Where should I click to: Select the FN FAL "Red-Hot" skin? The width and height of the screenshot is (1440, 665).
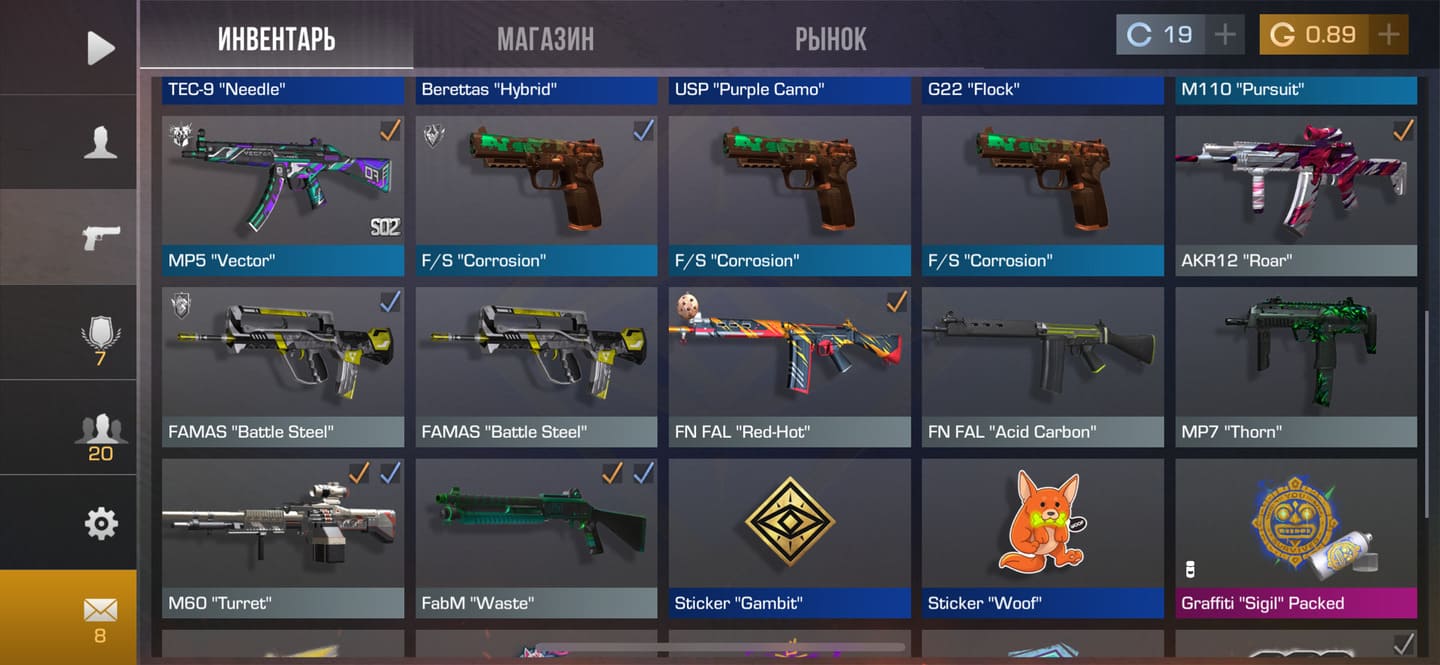(789, 366)
